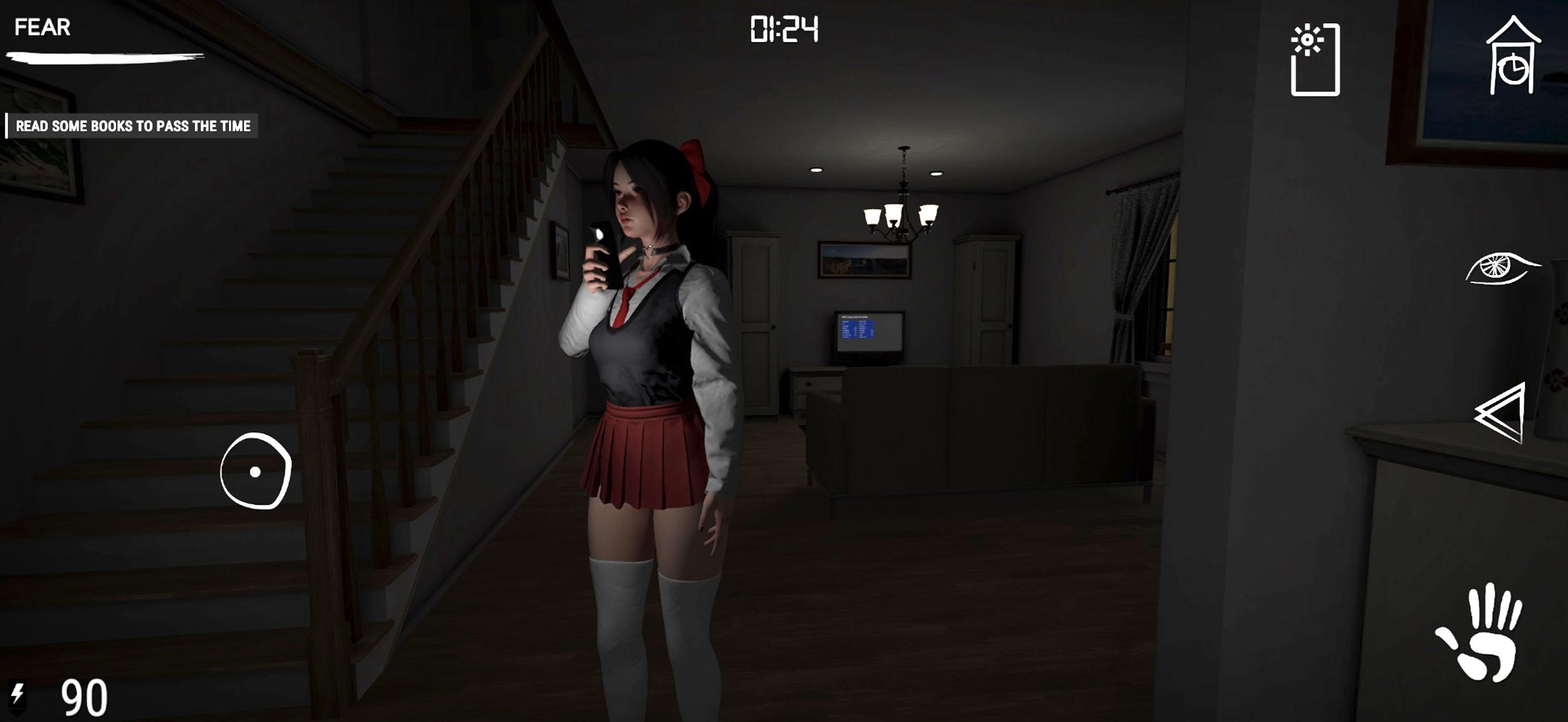Click the FEAR label text
The height and width of the screenshot is (722, 1568).
[x=42, y=27]
